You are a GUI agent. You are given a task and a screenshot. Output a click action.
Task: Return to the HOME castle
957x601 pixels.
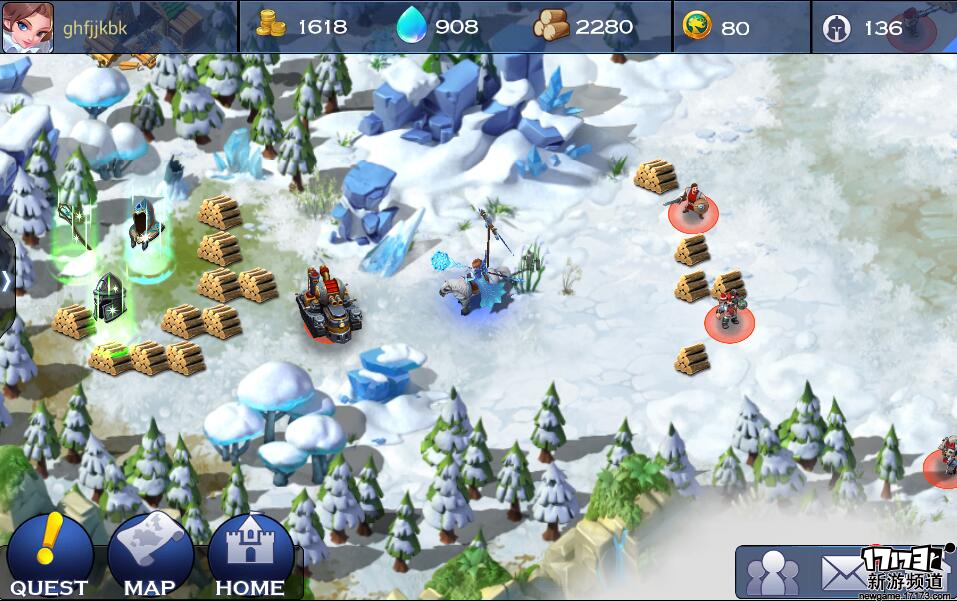[250, 556]
